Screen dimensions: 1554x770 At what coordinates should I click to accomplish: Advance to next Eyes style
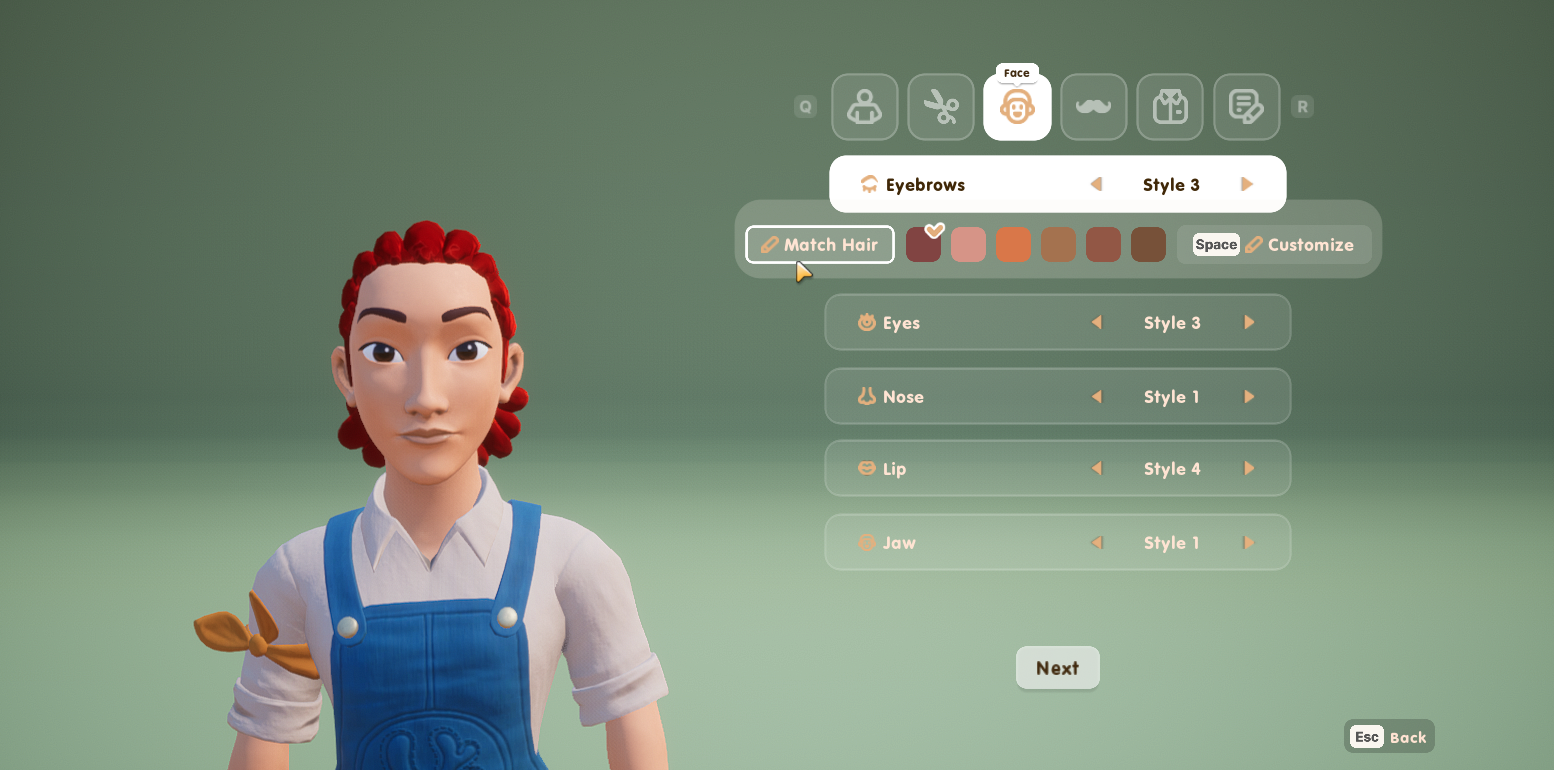click(1249, 323)
